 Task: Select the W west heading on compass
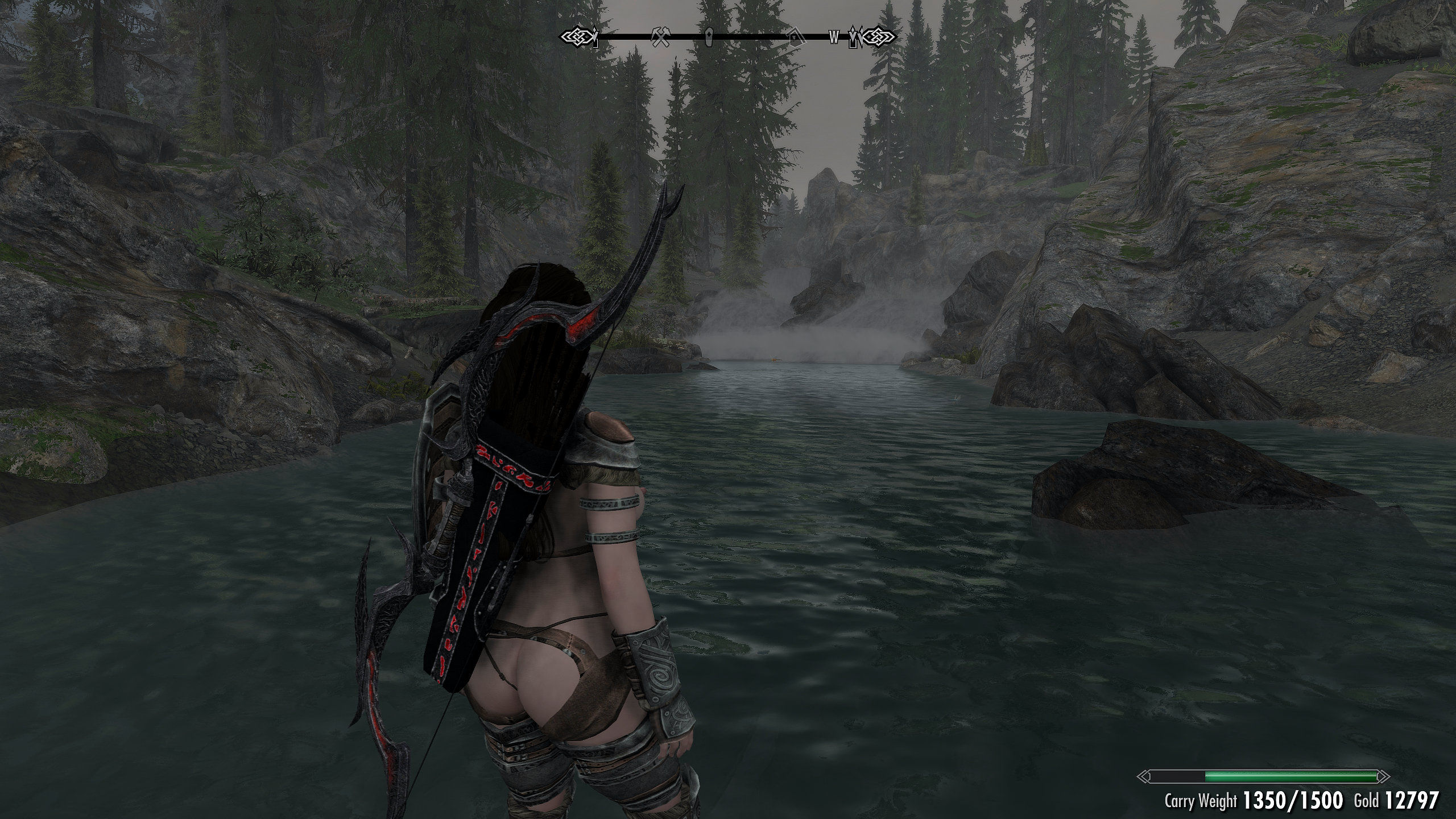pos(833,38)
